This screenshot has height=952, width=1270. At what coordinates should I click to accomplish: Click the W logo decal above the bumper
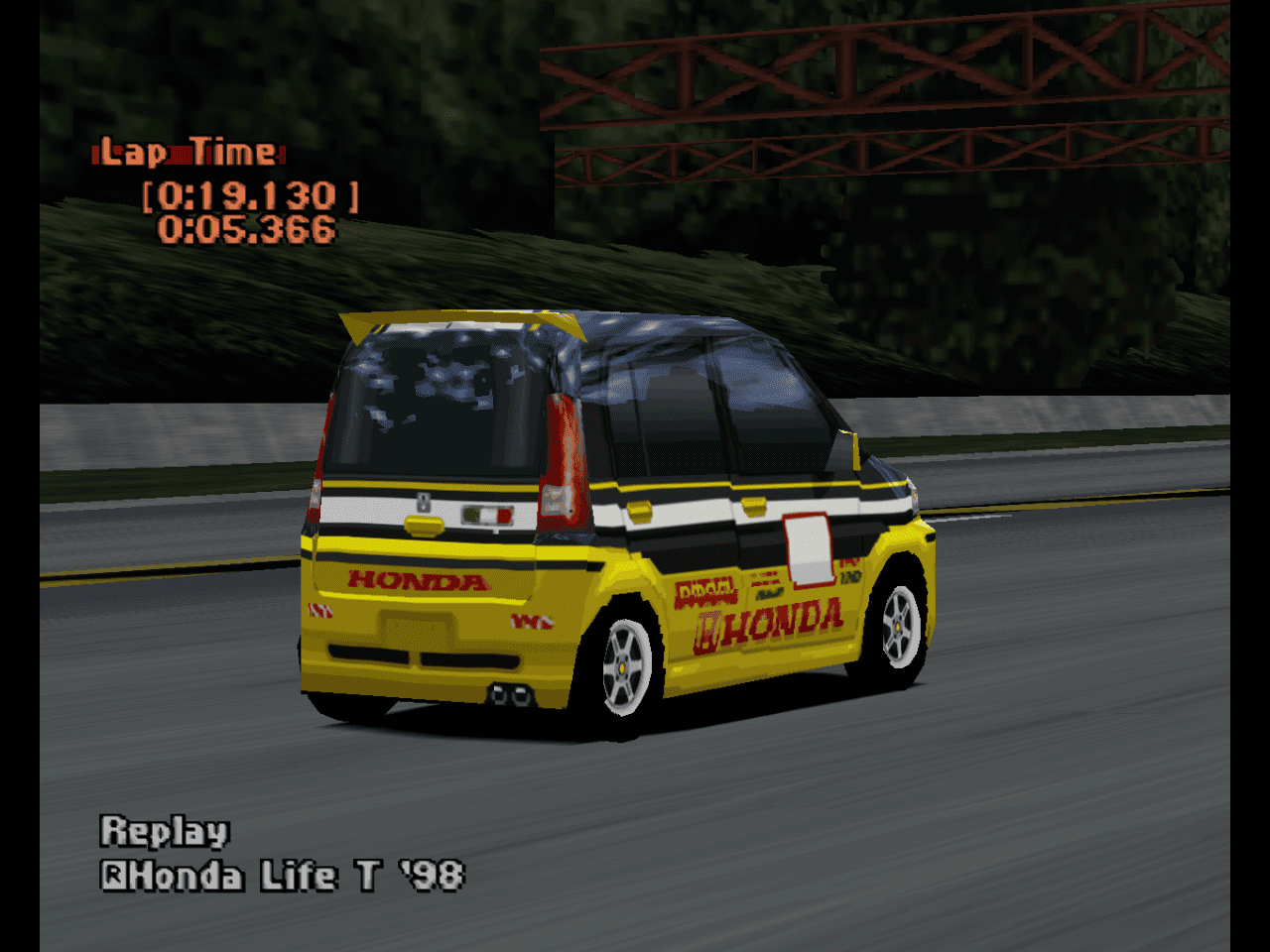(x=532, y=621)
